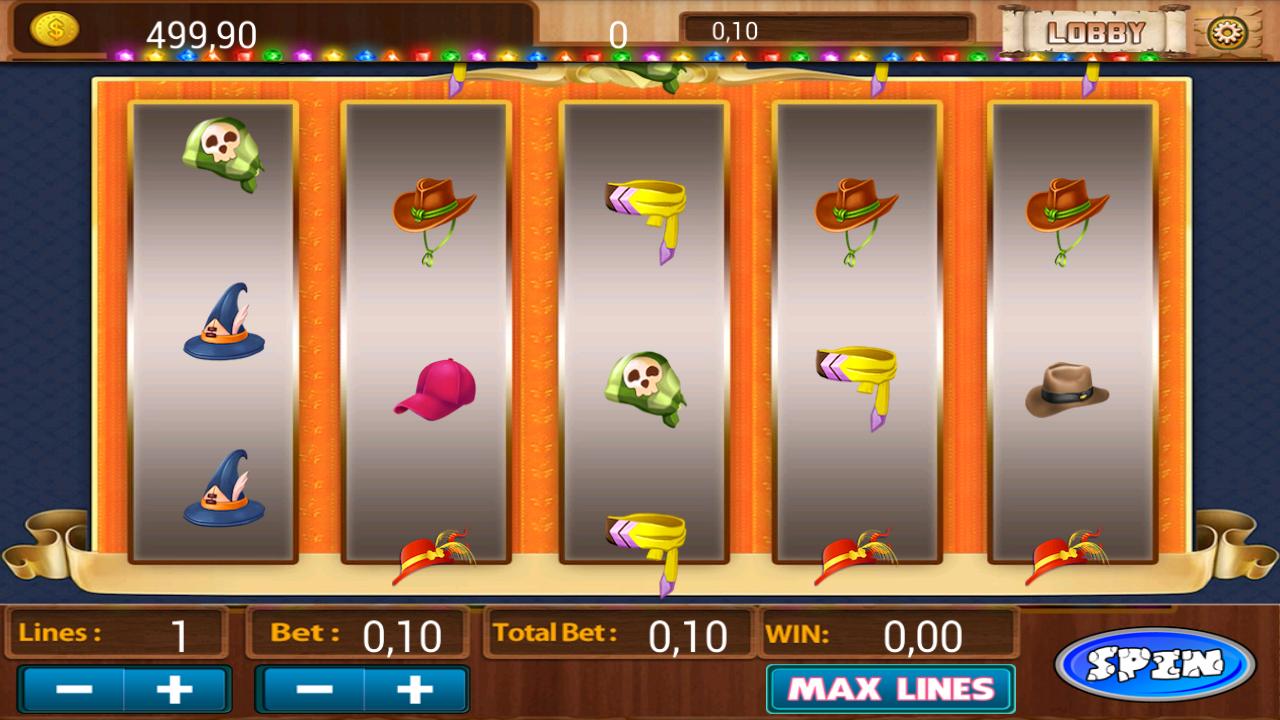Screen dimensions: 1280x720
Task: Increase bet with the plus button
Action: coord(416,688)
